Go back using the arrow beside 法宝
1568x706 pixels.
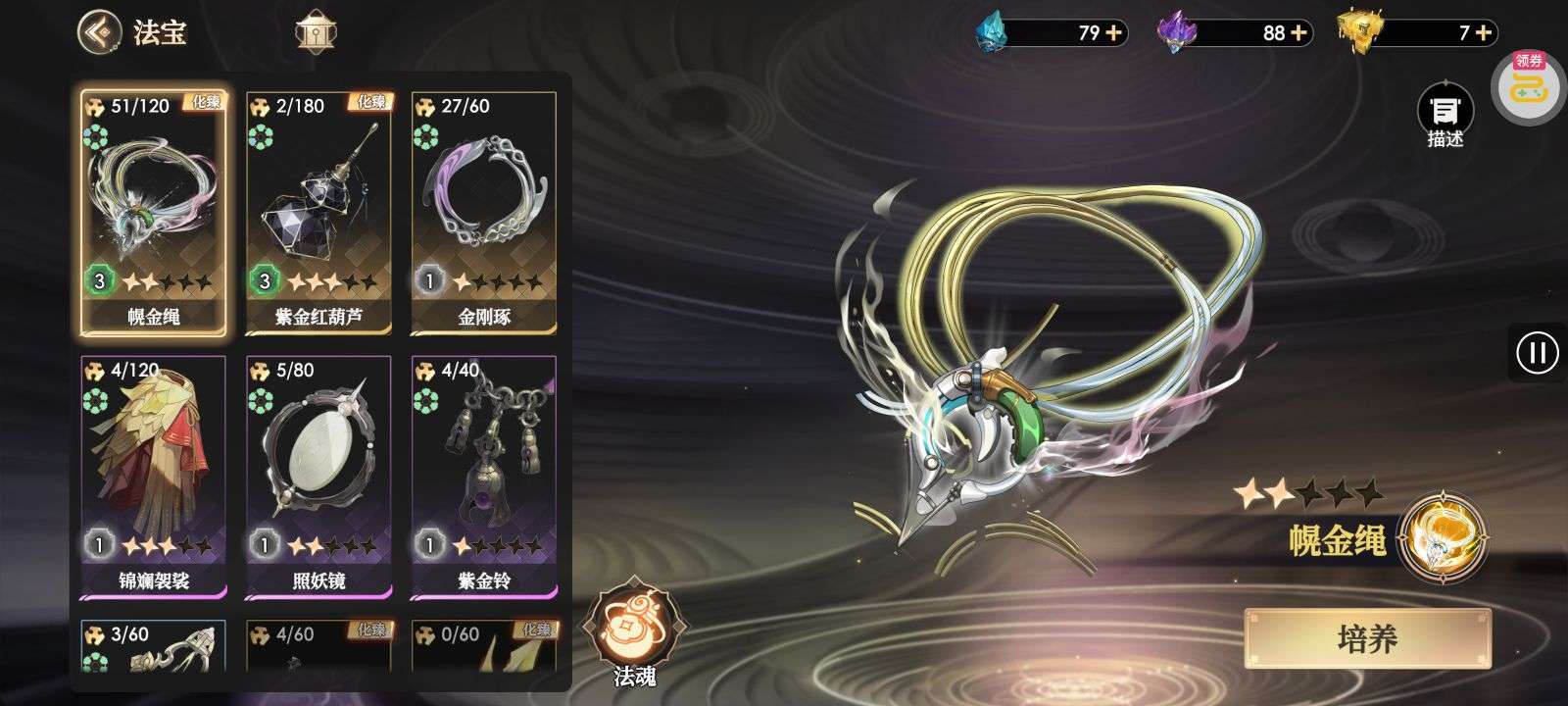tap(100, 31)
